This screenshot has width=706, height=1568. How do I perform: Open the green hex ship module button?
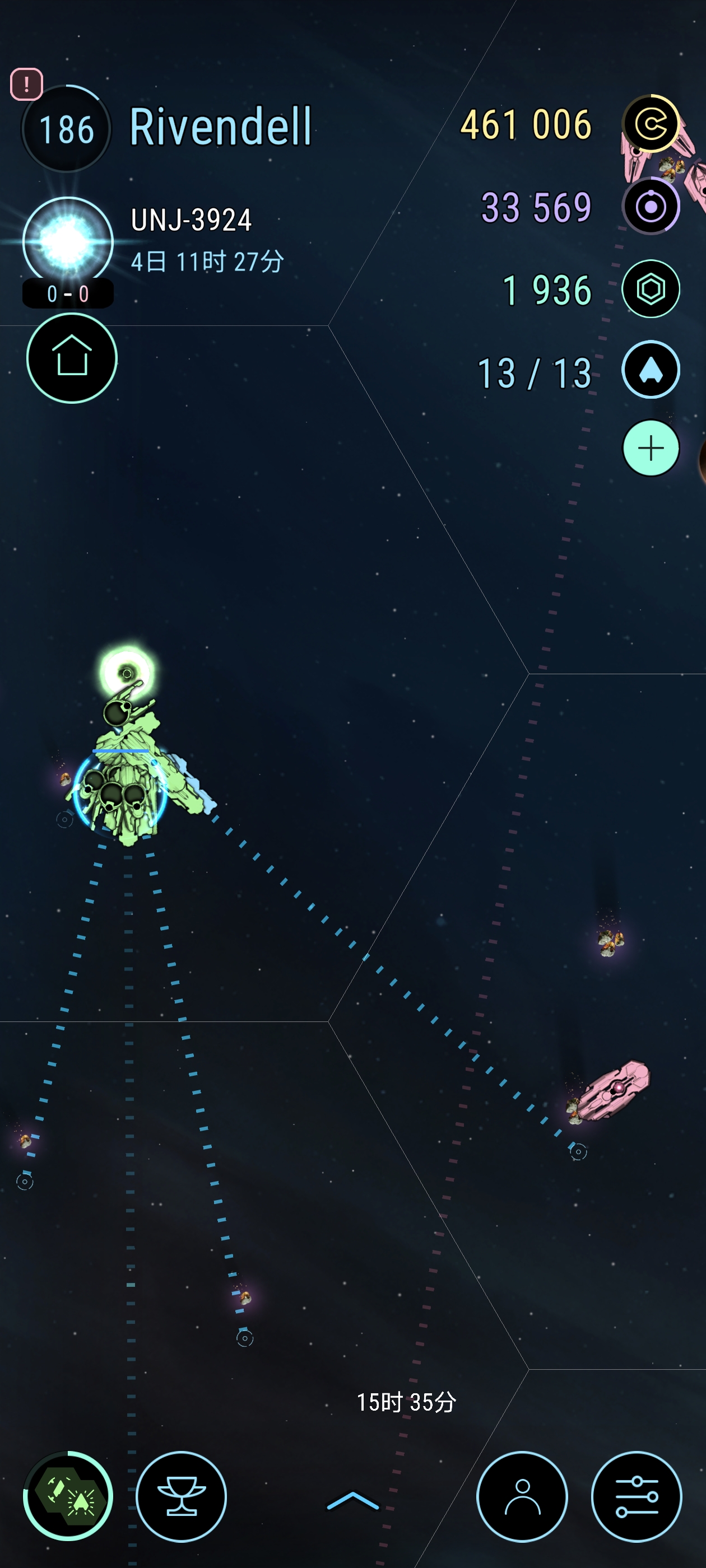coord(68,1496)
